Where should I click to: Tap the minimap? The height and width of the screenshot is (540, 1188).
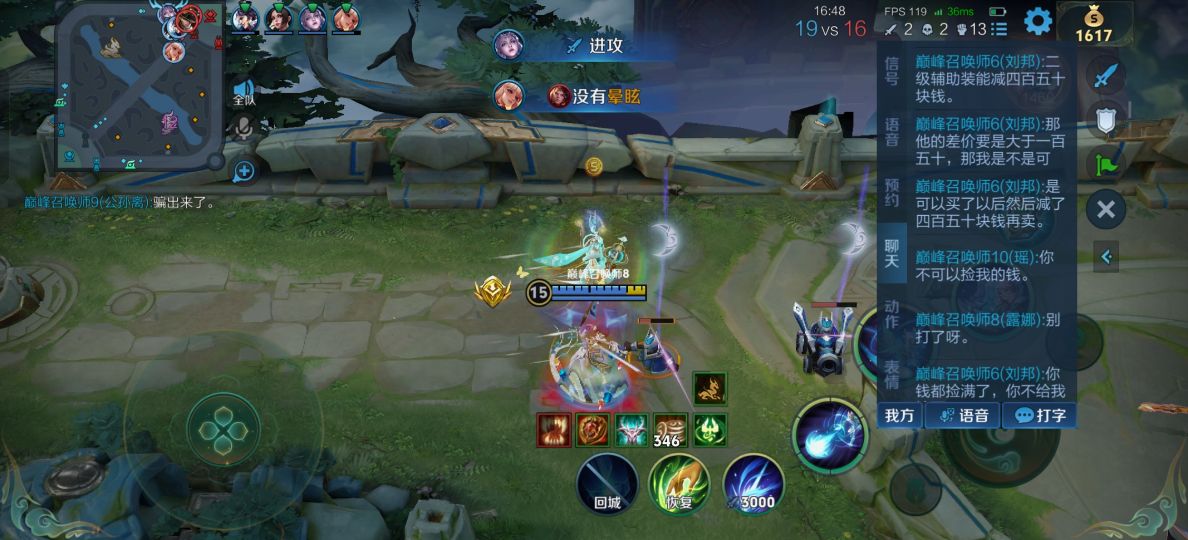(138, 87)
